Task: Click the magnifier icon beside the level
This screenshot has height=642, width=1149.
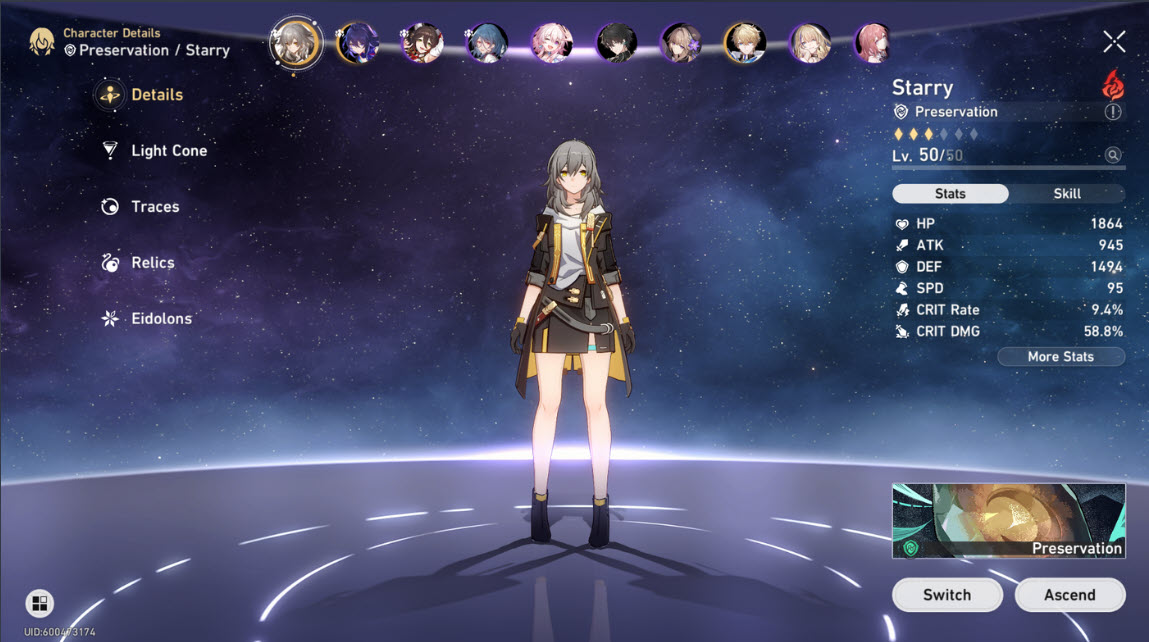Action: [x=1112, y=155]
